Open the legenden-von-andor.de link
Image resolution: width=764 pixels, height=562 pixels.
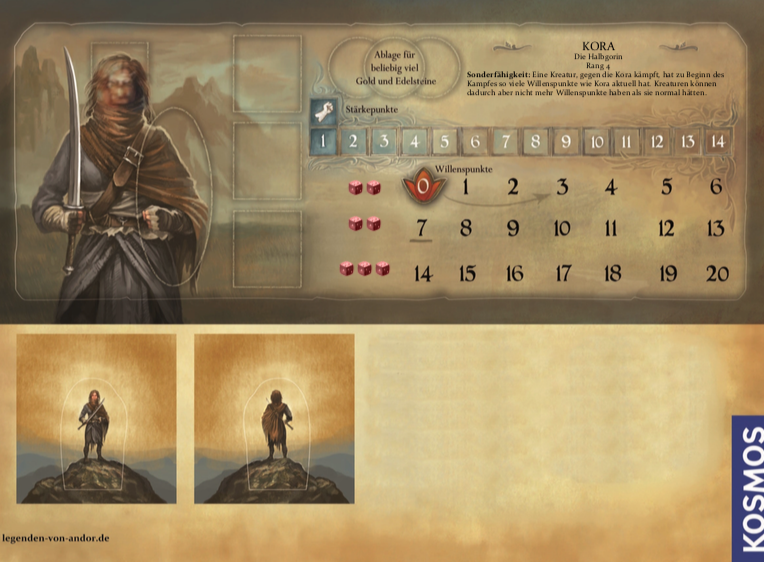[x=56, y=538]
